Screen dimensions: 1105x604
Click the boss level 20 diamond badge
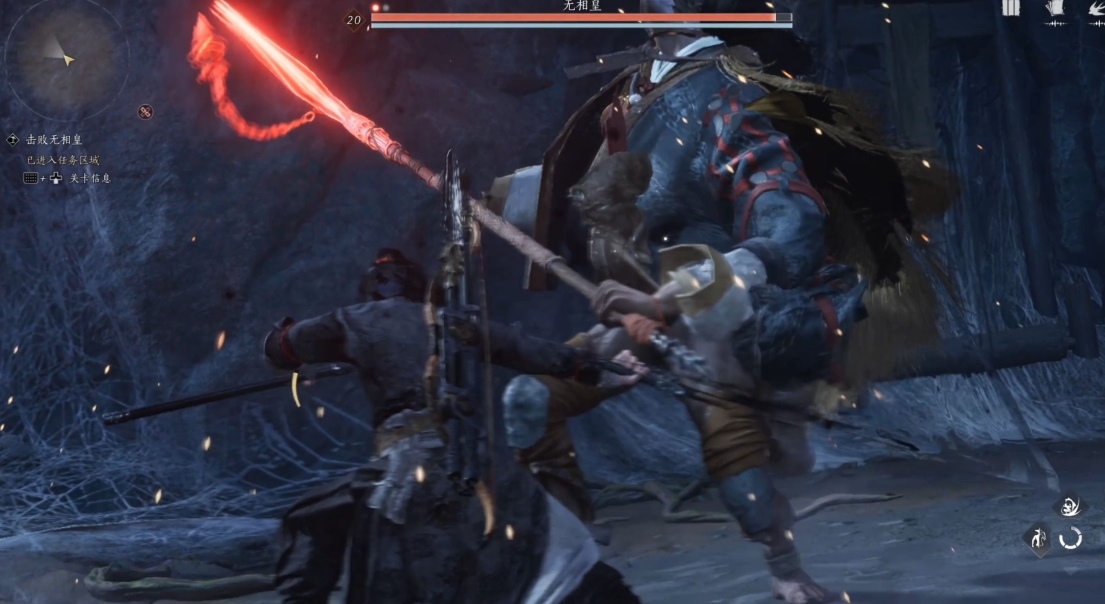coord(353,19)
